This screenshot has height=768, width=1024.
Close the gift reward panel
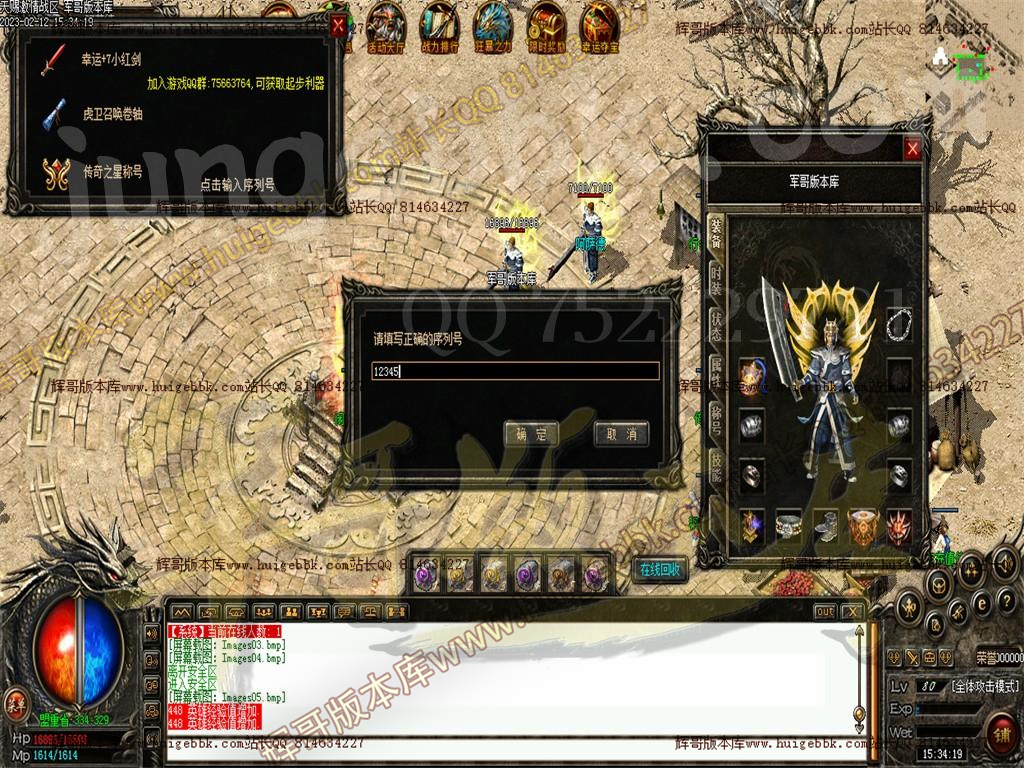[x=338, y=27]
